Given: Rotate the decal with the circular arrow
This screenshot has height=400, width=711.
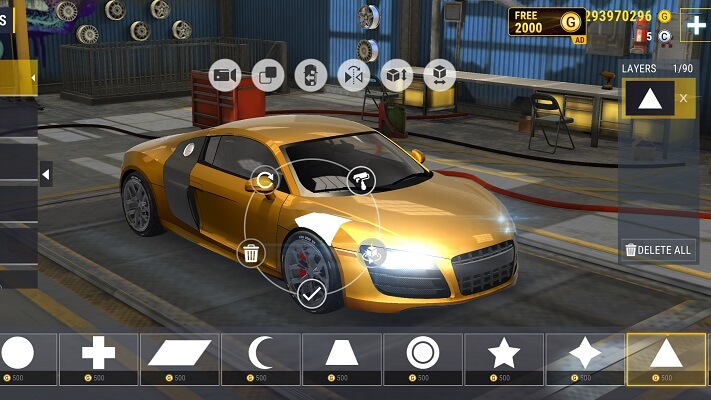Looking at the screenshot, I should [265, 180].
